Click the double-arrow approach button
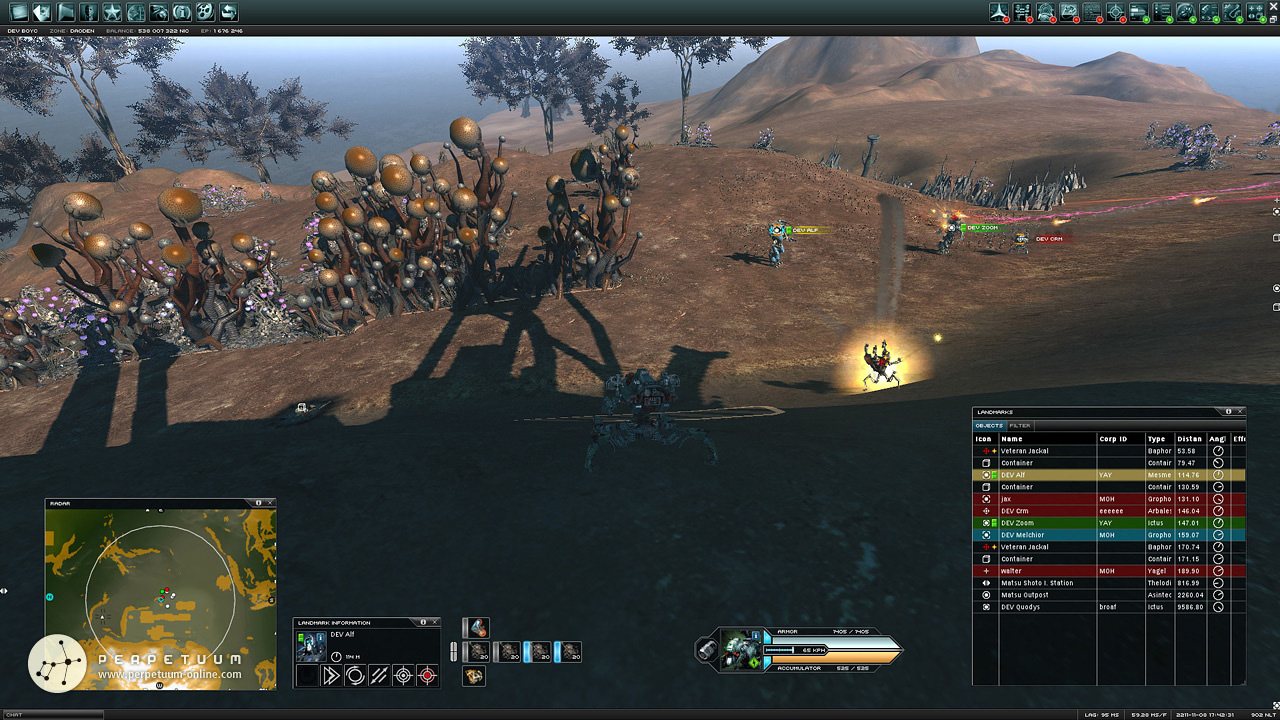The width and height of the screenshot is (1280, 720). [330, 675]
